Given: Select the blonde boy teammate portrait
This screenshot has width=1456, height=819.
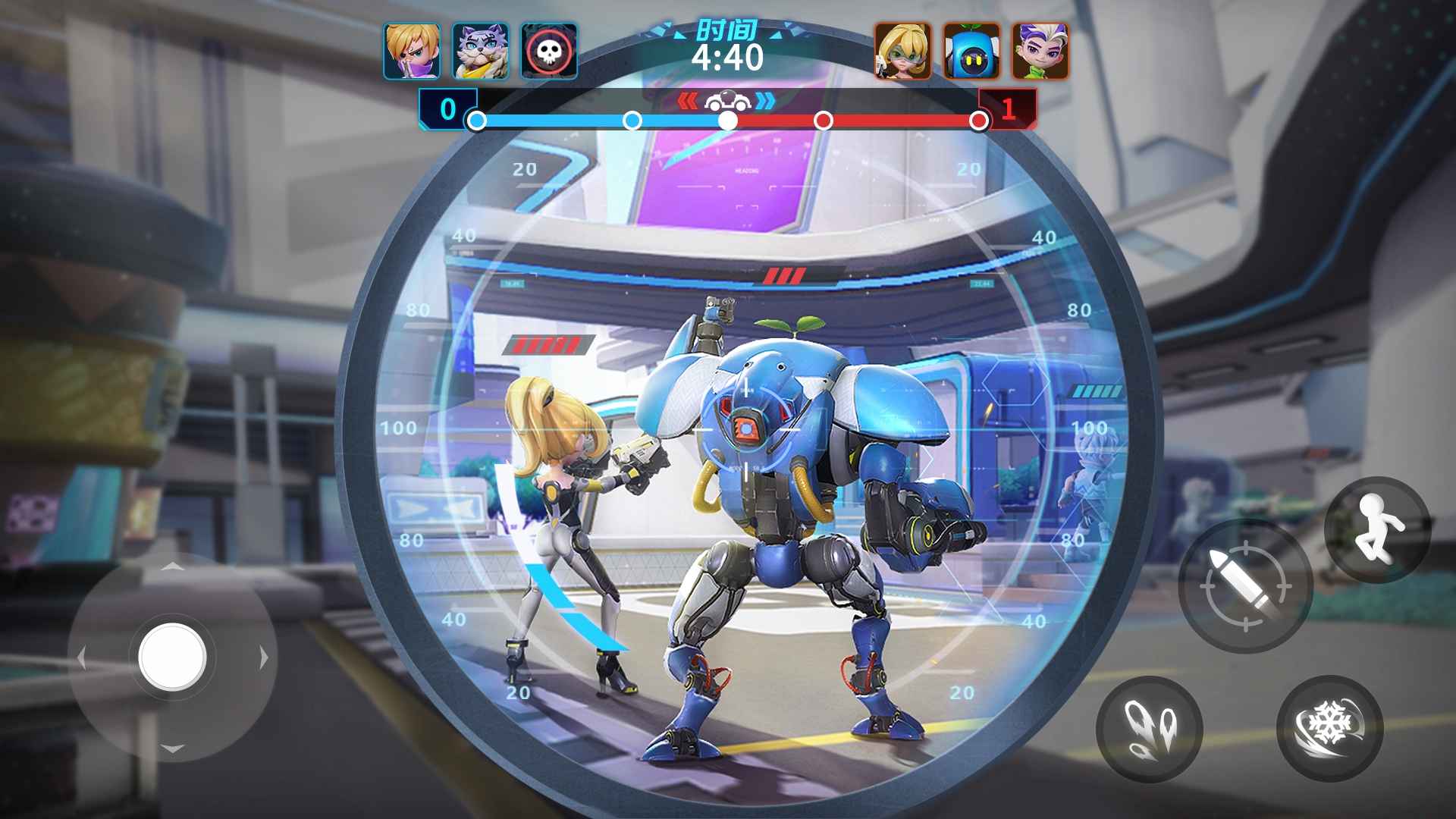Looking at the screenshot, I should tap(412, 52).
